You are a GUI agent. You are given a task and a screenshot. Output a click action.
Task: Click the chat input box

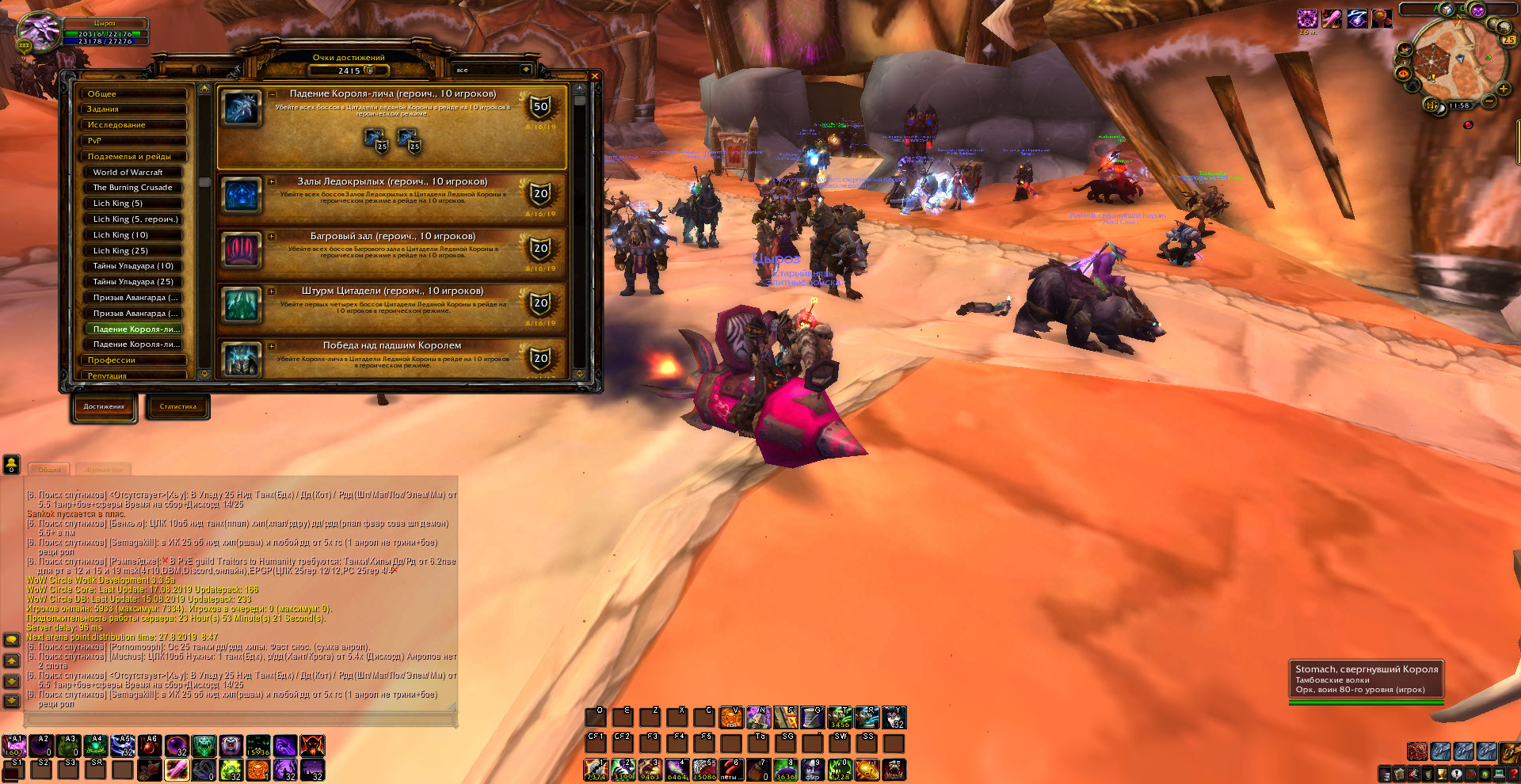(241, 719)
